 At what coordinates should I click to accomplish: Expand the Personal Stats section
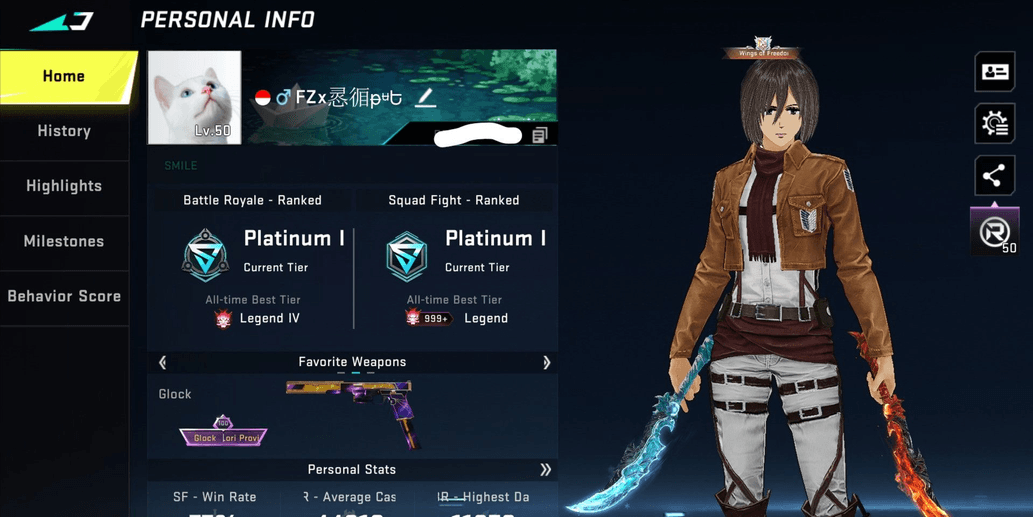[545, 469]
